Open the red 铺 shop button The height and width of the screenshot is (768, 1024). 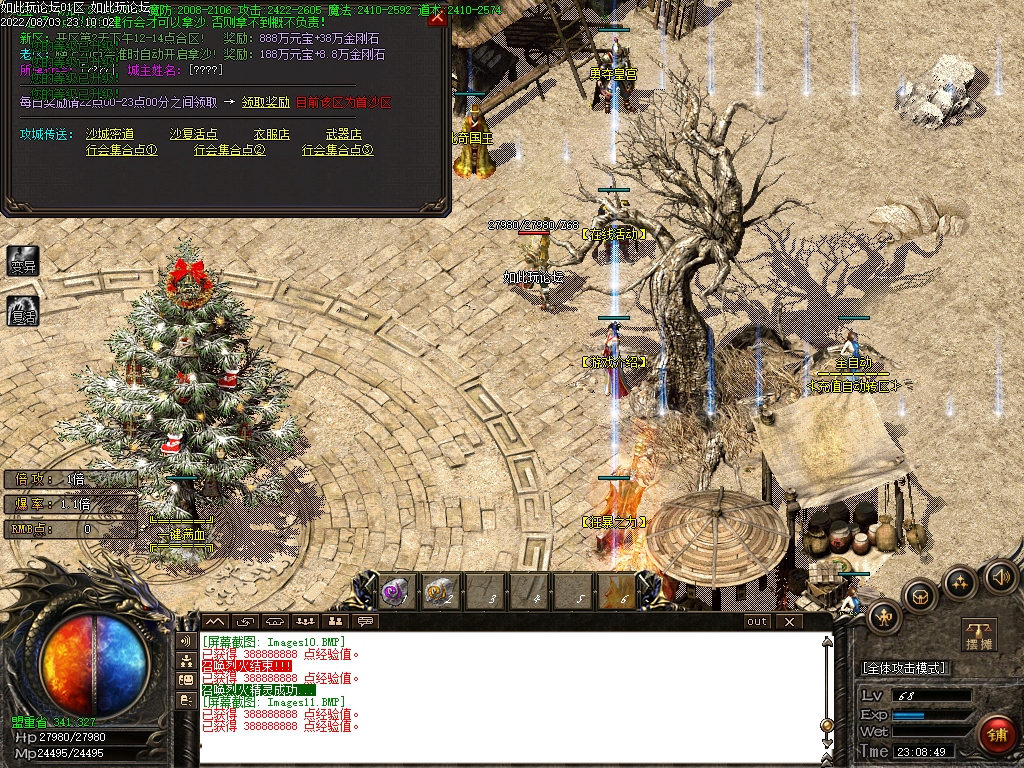point(997,735)
